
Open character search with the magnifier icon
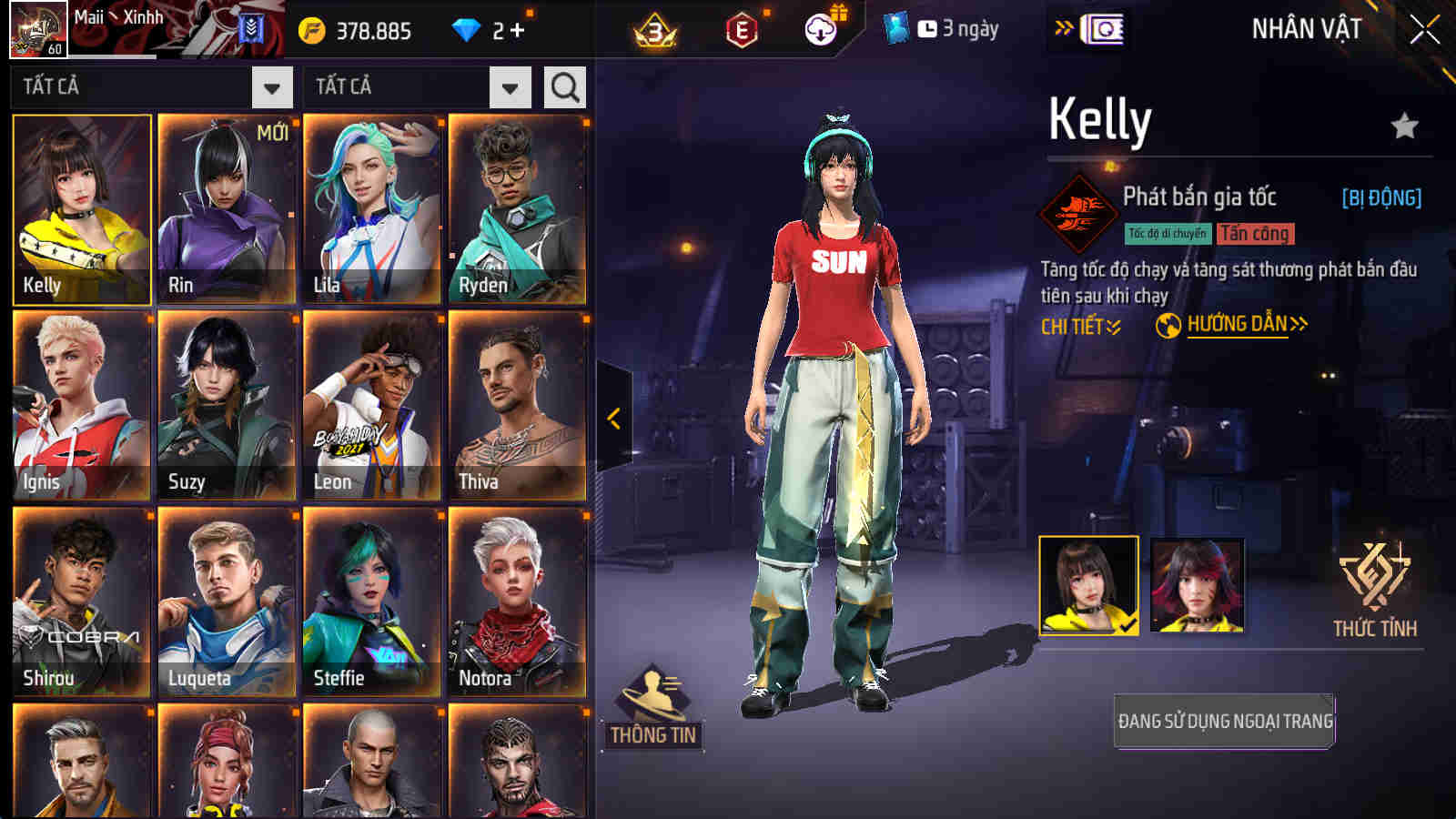click(x=564, y=87)
